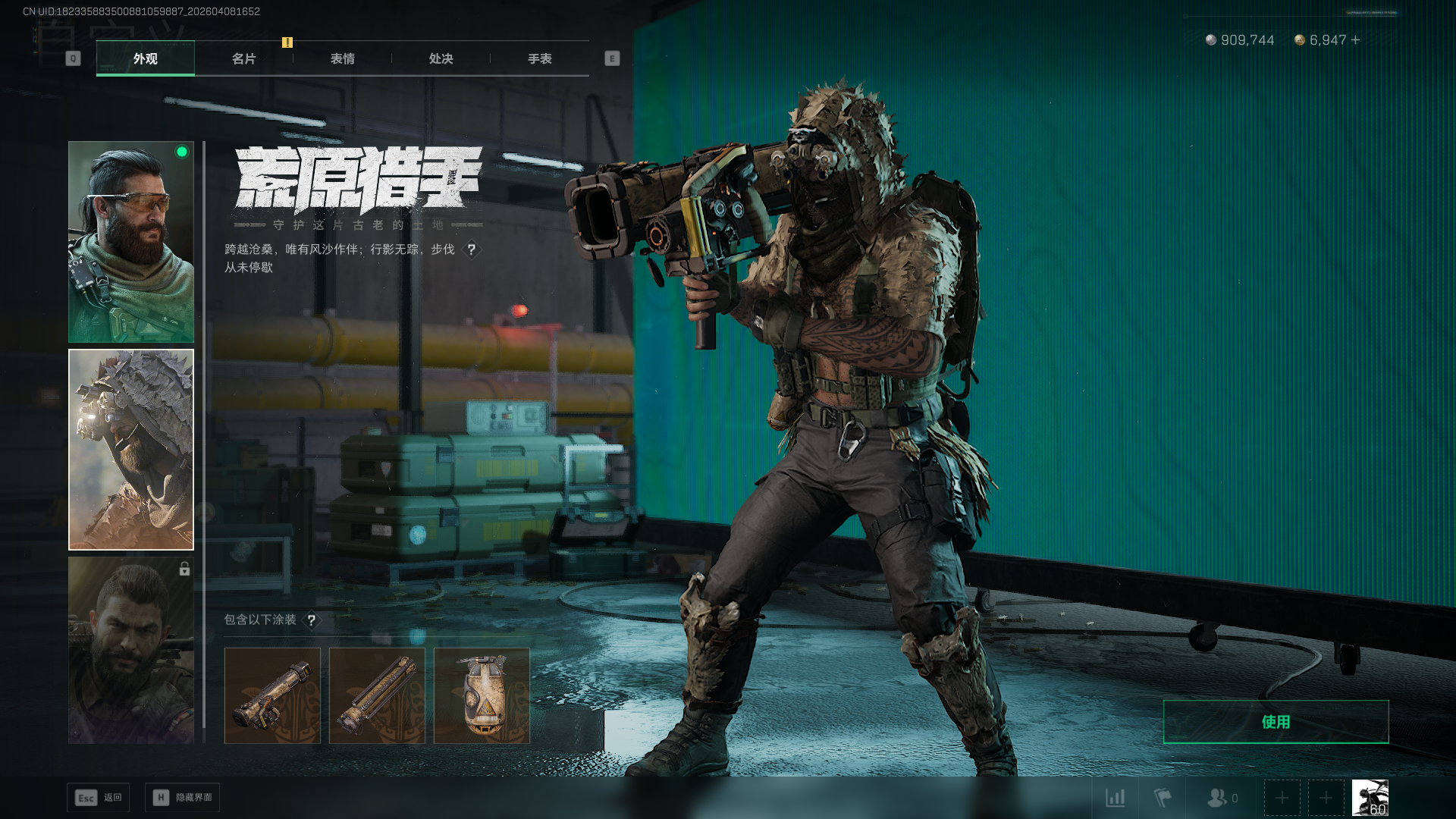
Task: Select the 表情 tab
Action: pos(342,58)
